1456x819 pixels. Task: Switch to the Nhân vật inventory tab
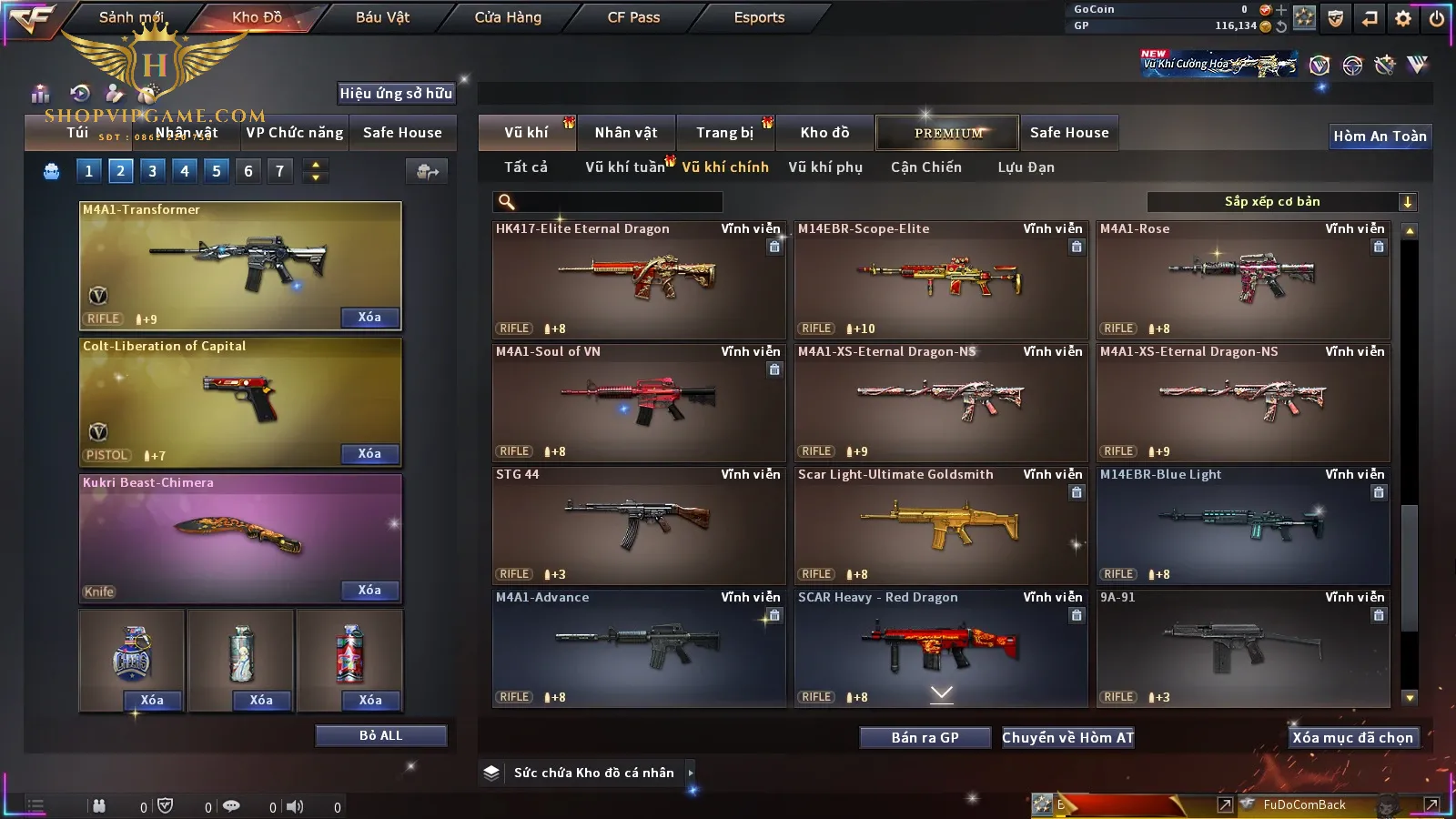(626, 133)
